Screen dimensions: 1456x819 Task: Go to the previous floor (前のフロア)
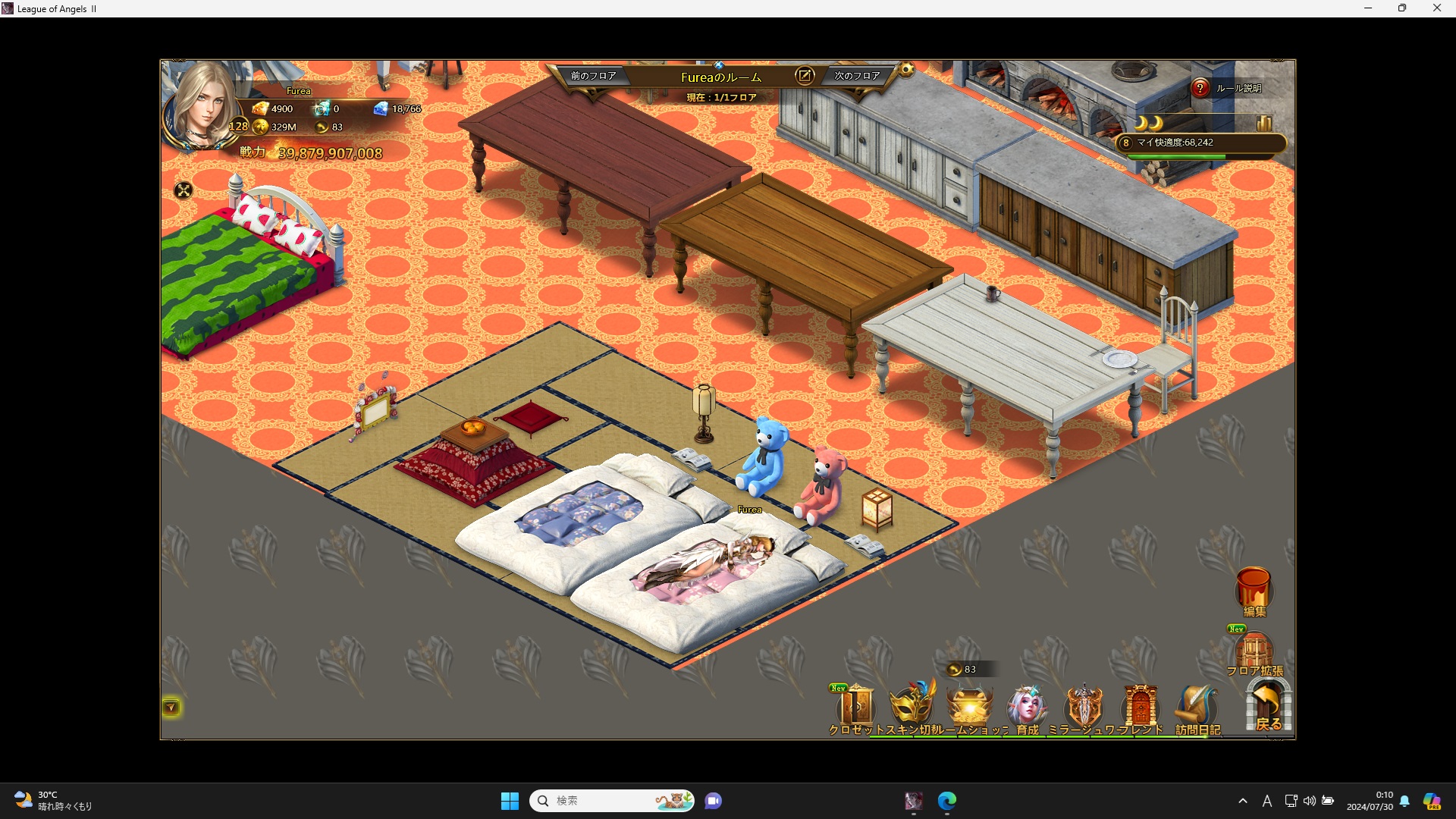(x=593, y=76)
